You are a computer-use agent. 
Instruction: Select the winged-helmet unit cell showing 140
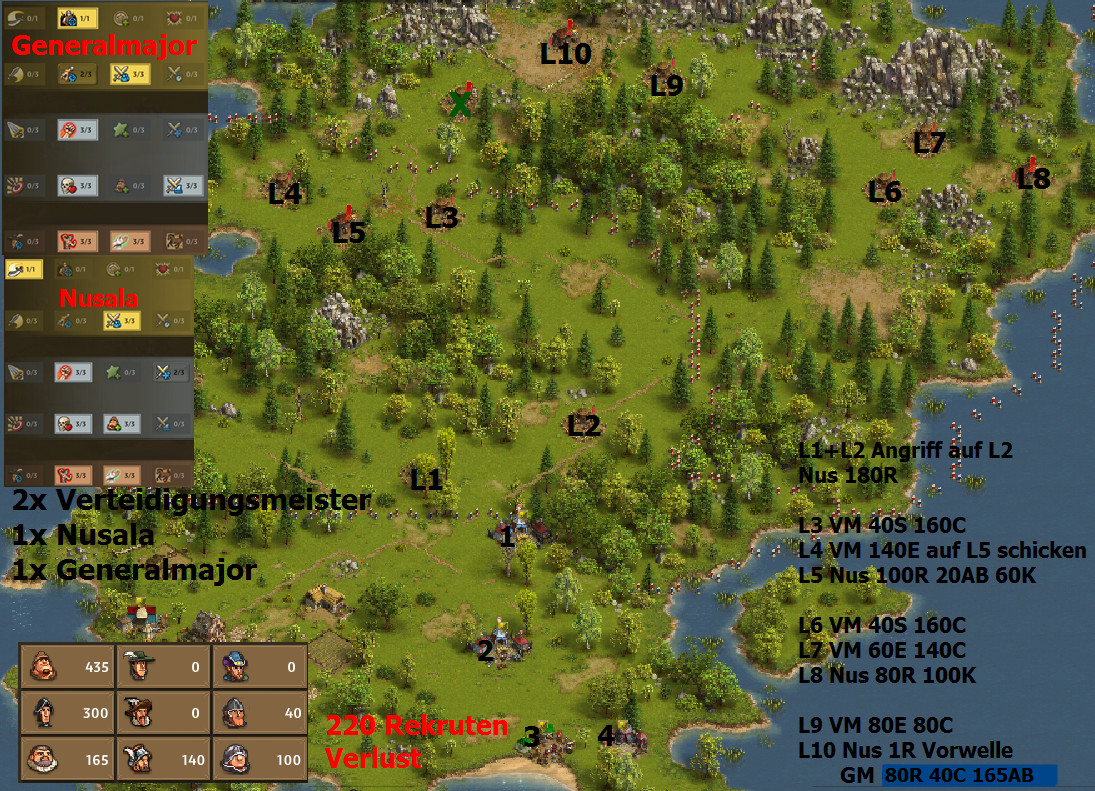(163, 759)
